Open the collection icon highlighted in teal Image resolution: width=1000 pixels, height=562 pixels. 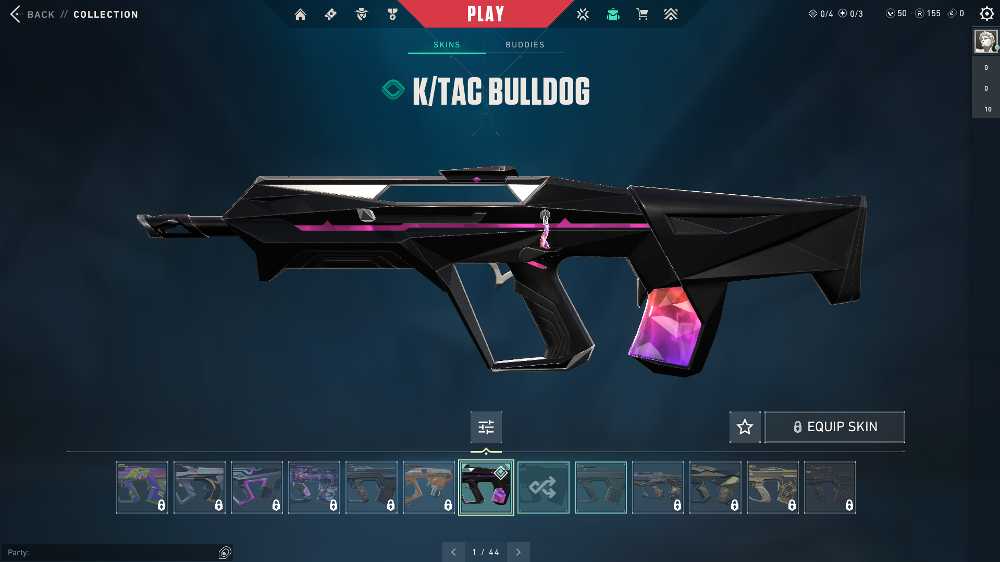tap(613, 15)
